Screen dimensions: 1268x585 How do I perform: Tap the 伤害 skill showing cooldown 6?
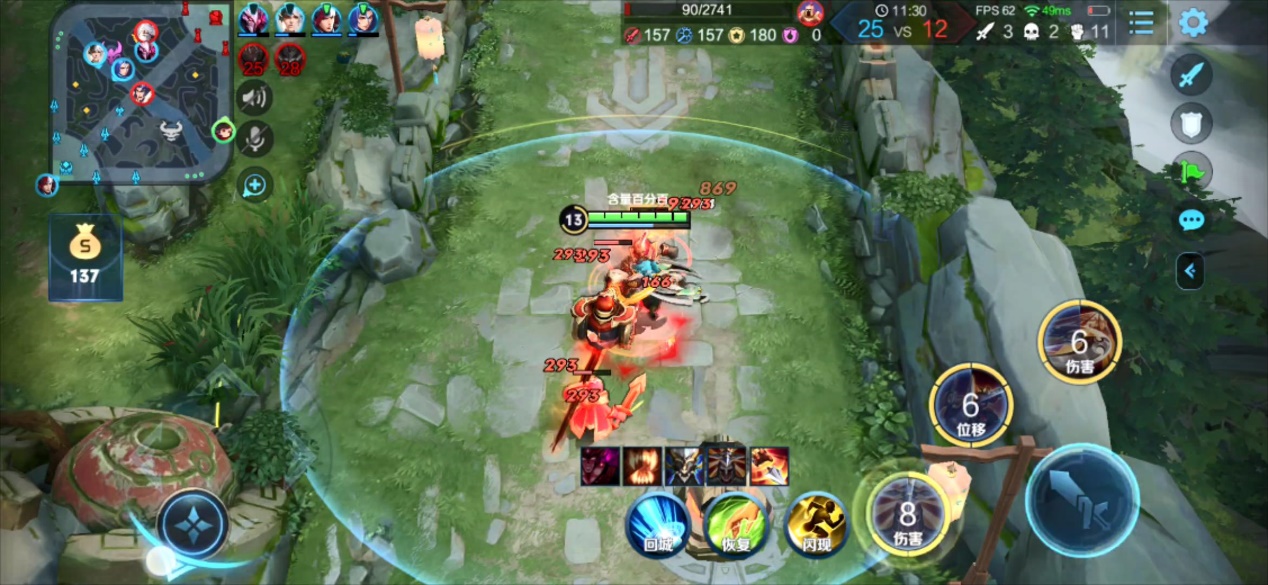(x=1079, y=343)
